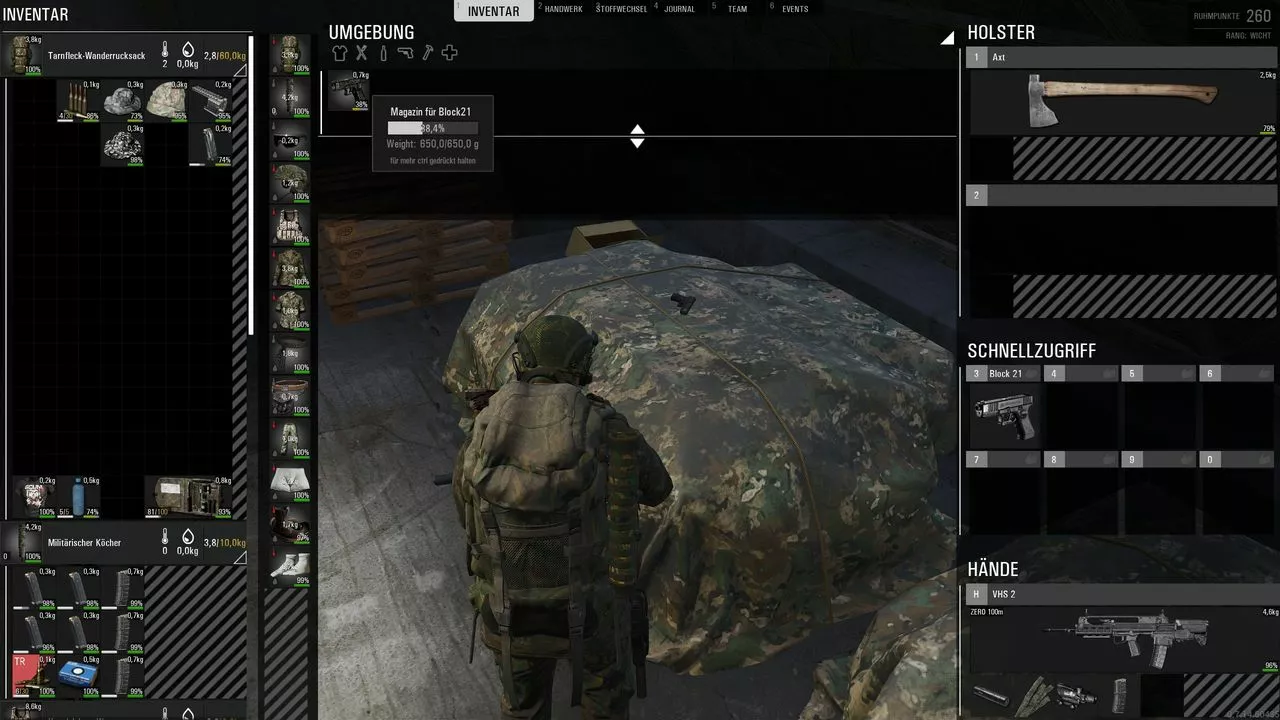Switch to the Handwerk tab

coord(563,9)
